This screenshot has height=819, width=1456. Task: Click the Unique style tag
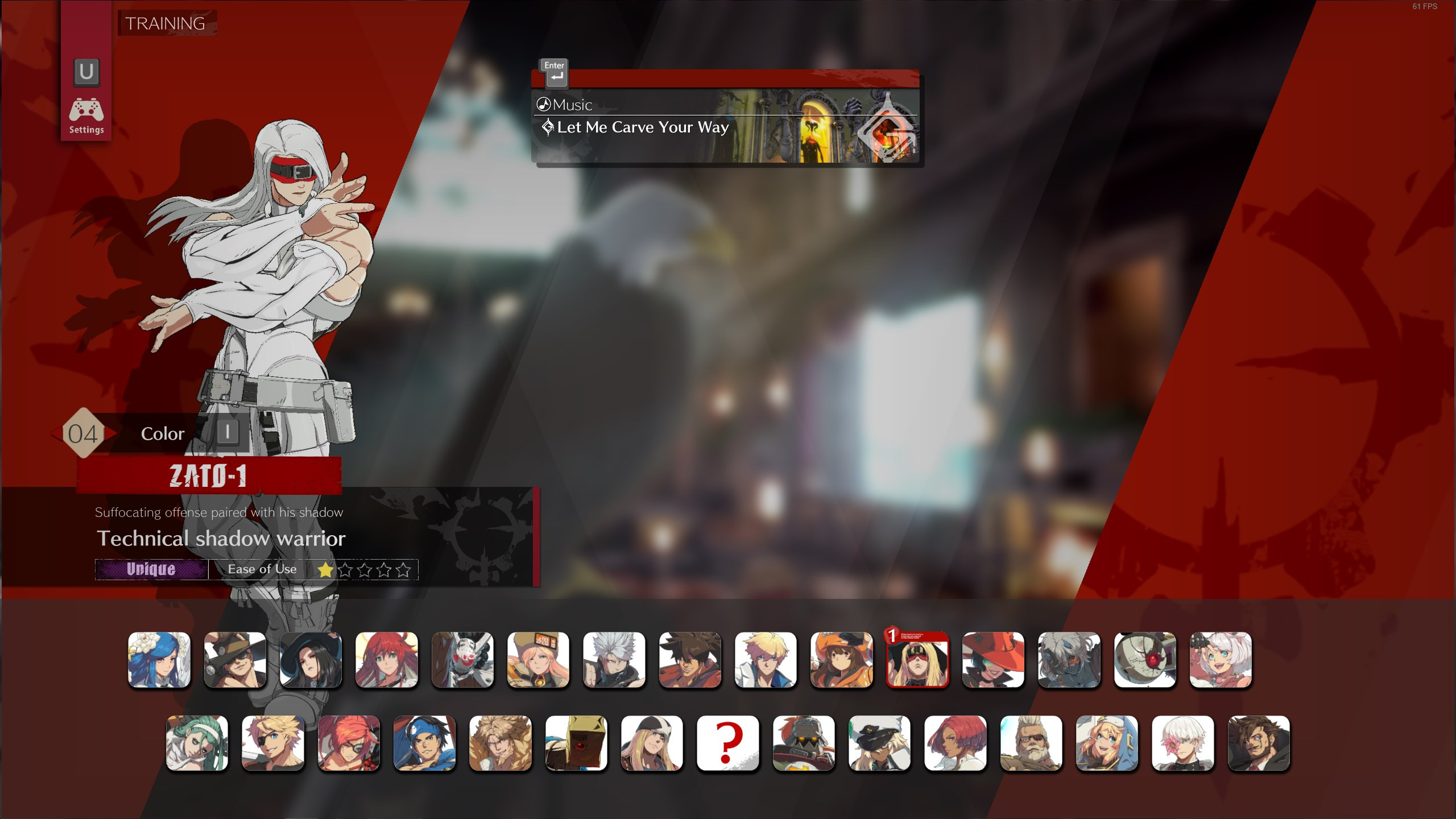[151, 569]
